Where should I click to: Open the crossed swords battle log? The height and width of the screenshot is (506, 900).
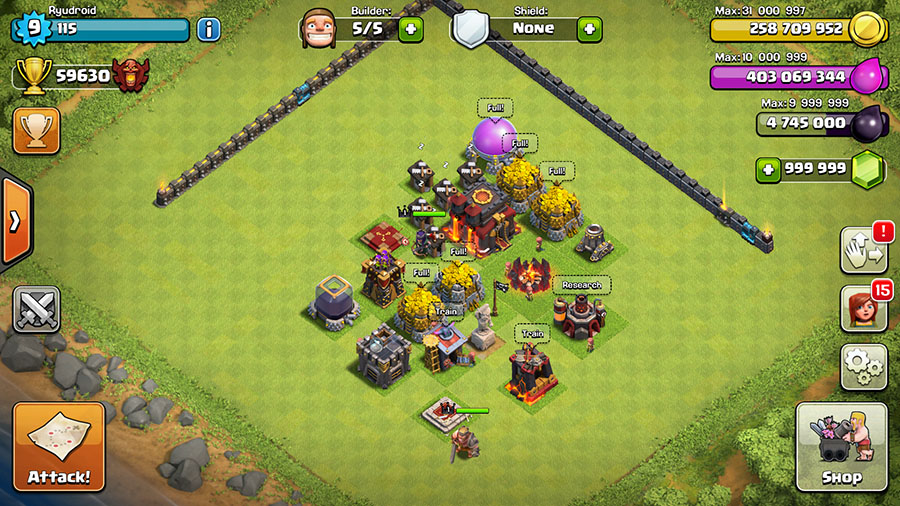coord(36,309)
